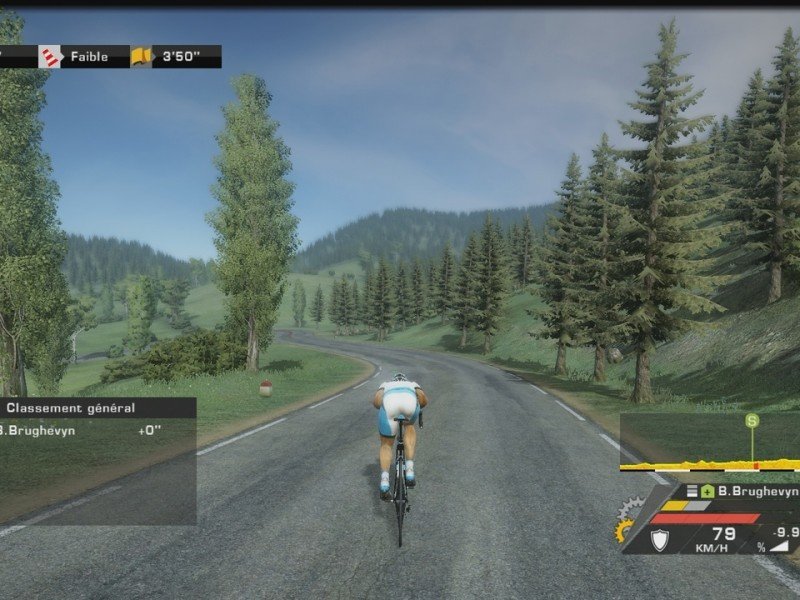Click the green S sprint marker
This screenshot has height=600, width=800.
coord(753,424)
